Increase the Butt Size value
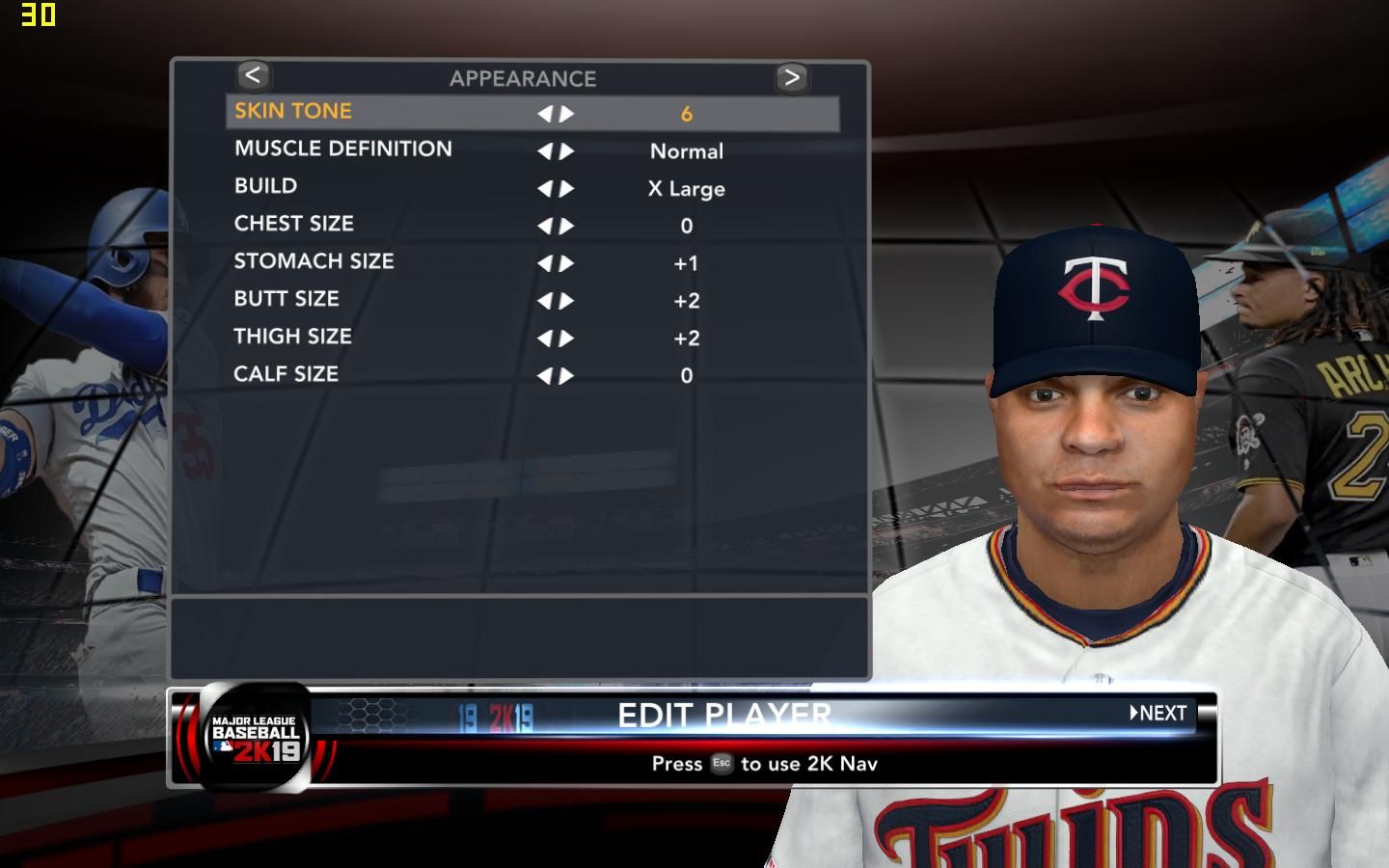Image resolution: width=1389 pixels, height=868 pixels. (x=567, y=301)
